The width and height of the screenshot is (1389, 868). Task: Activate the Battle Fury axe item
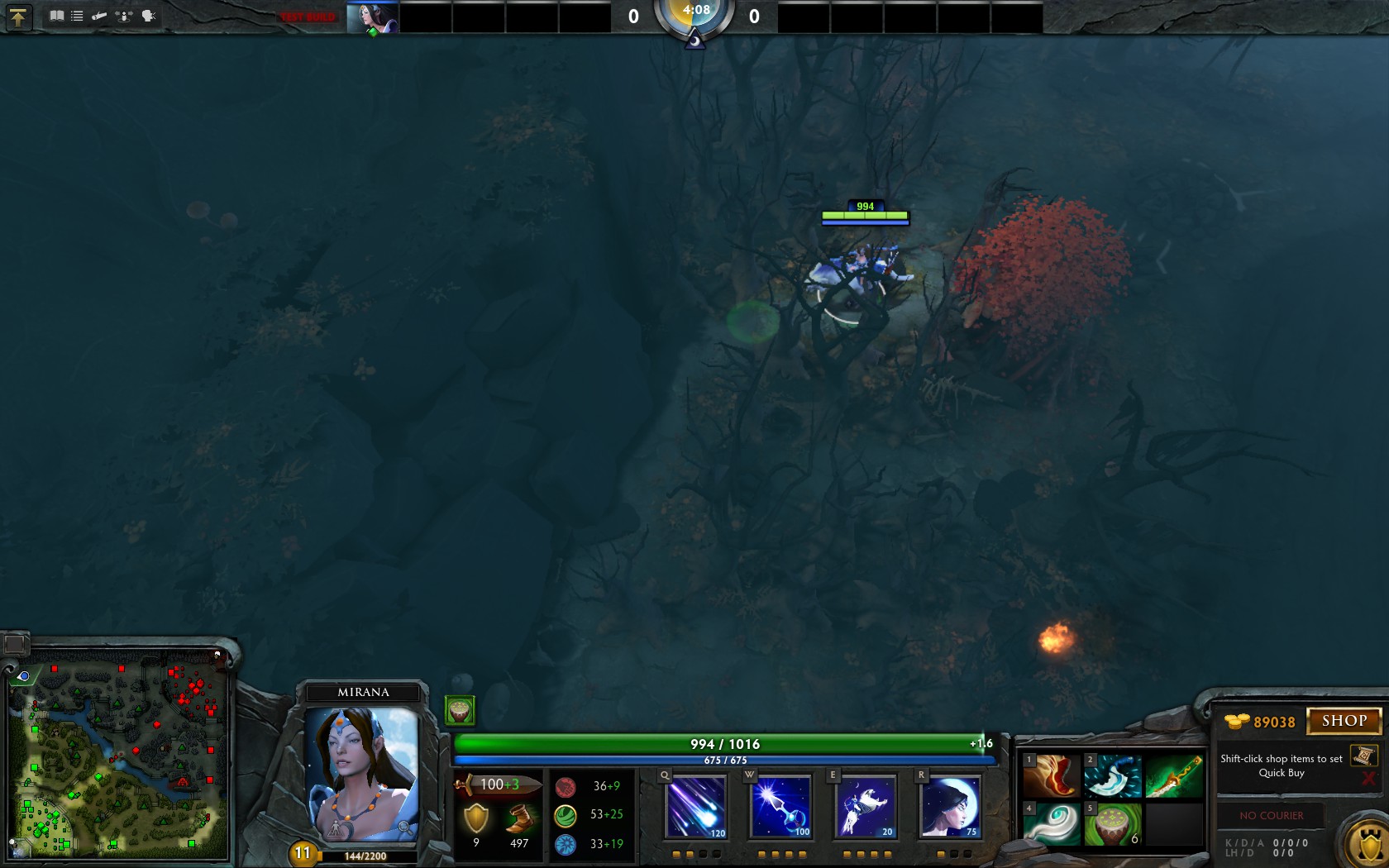coord(1112,776)
